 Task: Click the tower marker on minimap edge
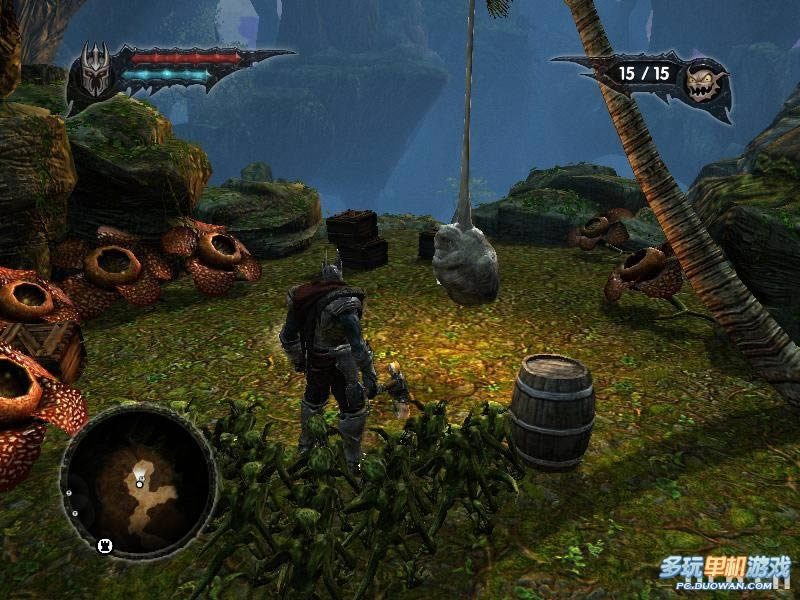104,545
